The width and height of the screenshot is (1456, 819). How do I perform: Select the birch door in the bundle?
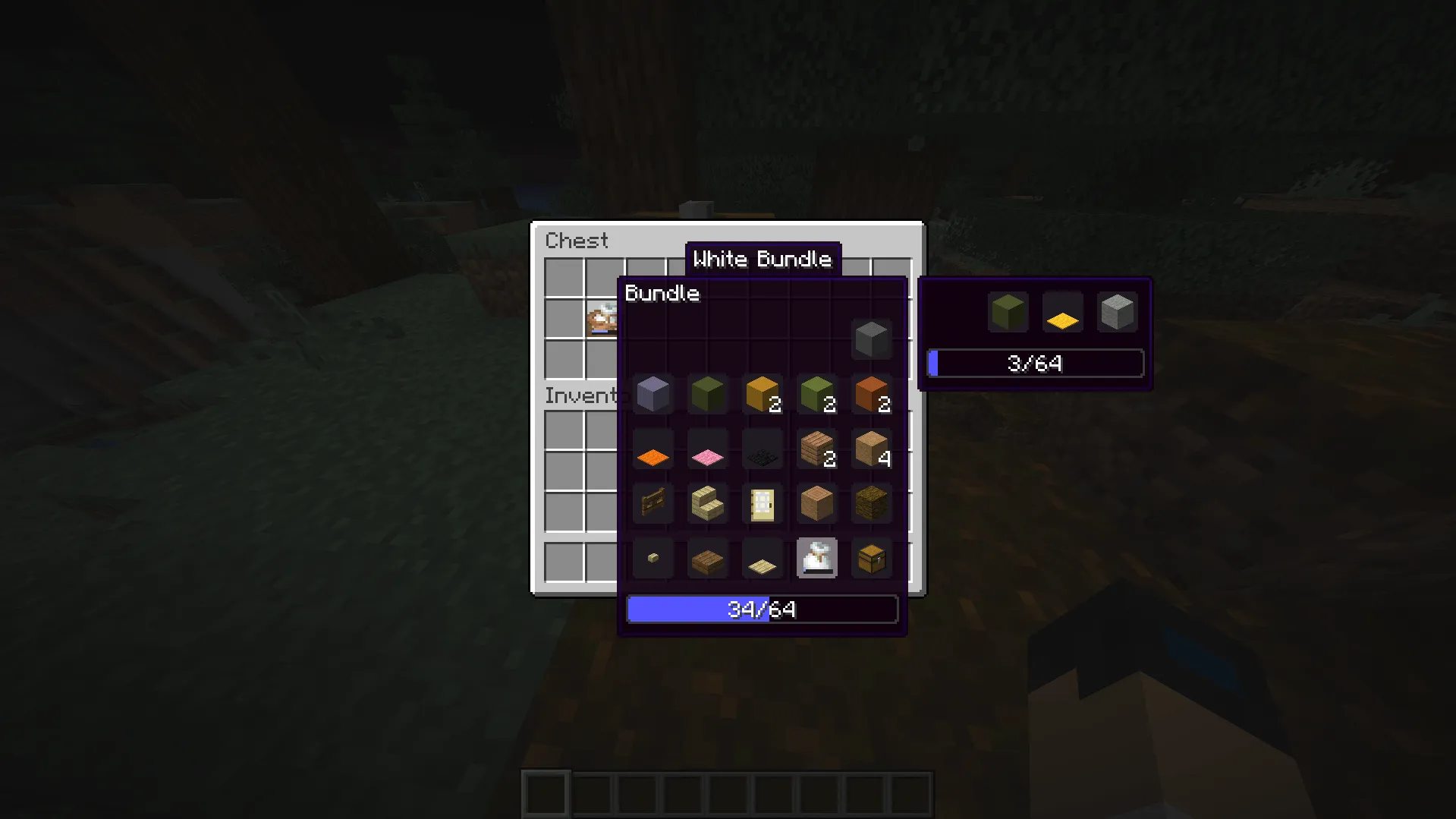click(762, 504)
